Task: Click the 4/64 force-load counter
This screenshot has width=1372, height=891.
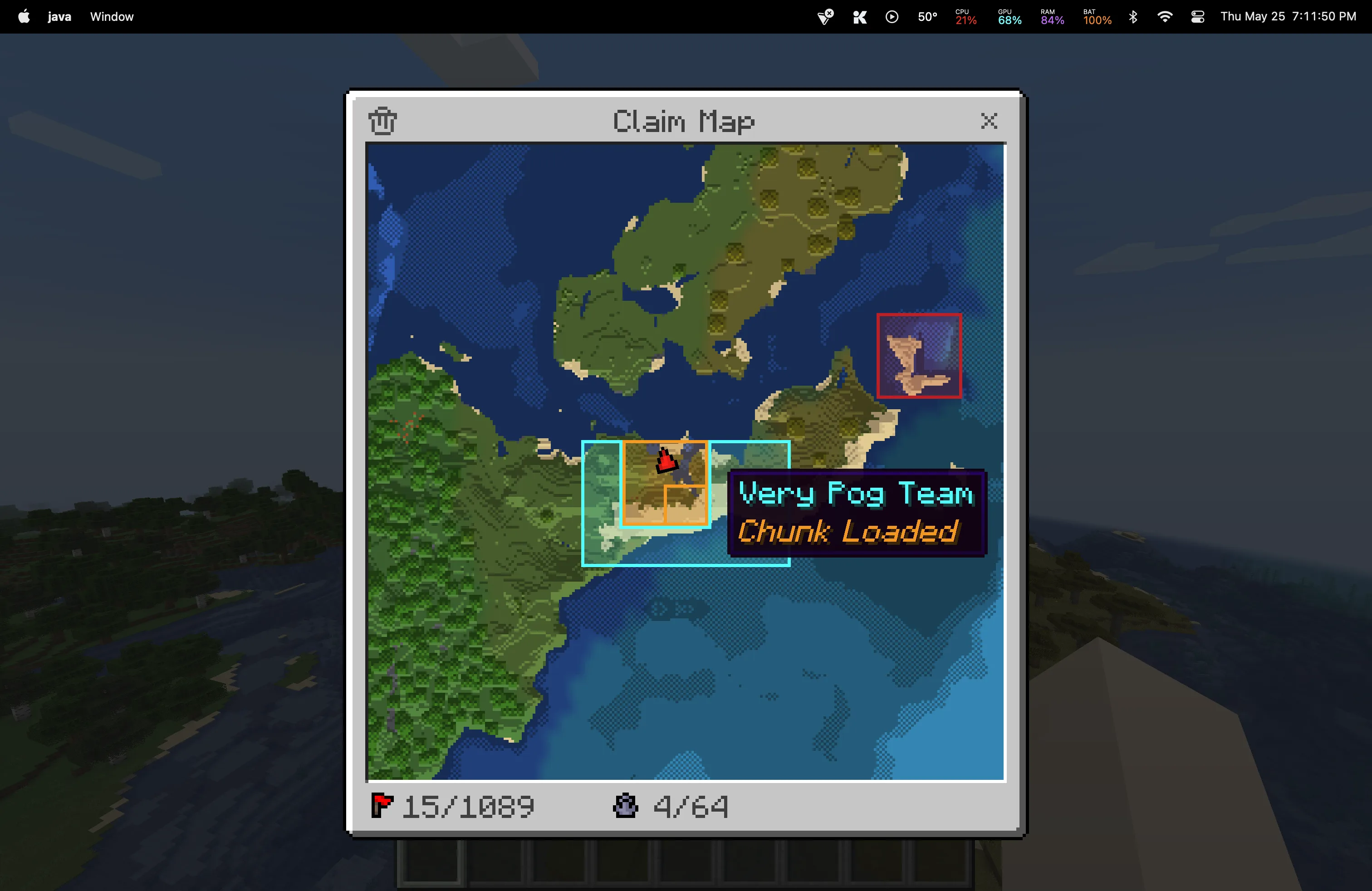Action: (690, 806)
